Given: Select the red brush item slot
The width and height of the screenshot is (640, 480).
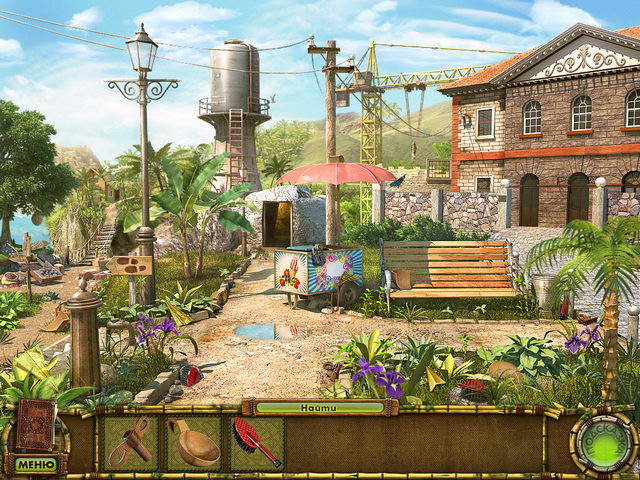Looking at the screenshot, I should coord(256,442).
